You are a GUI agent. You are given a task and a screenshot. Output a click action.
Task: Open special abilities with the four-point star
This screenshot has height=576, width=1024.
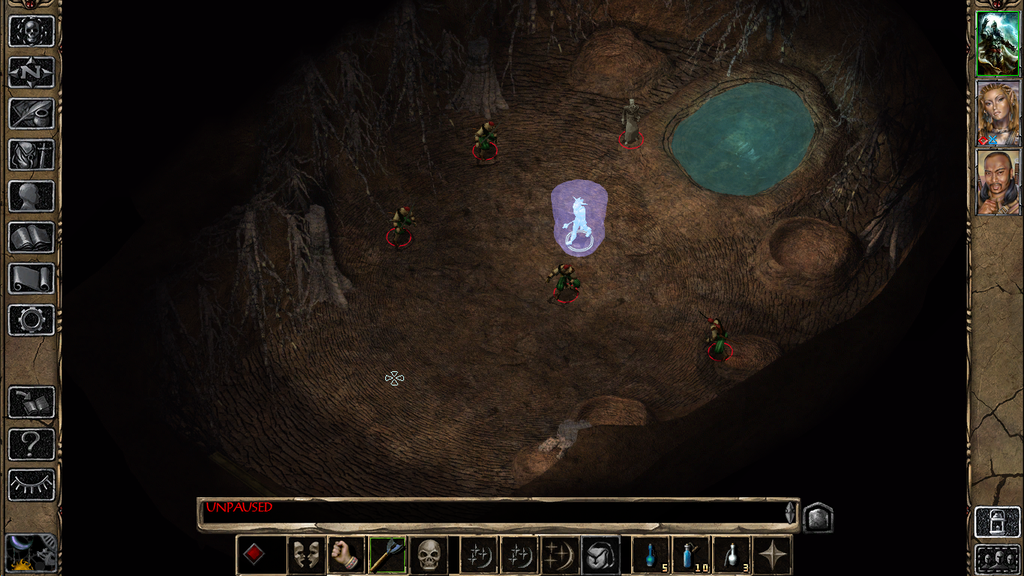tap(773, 554)
